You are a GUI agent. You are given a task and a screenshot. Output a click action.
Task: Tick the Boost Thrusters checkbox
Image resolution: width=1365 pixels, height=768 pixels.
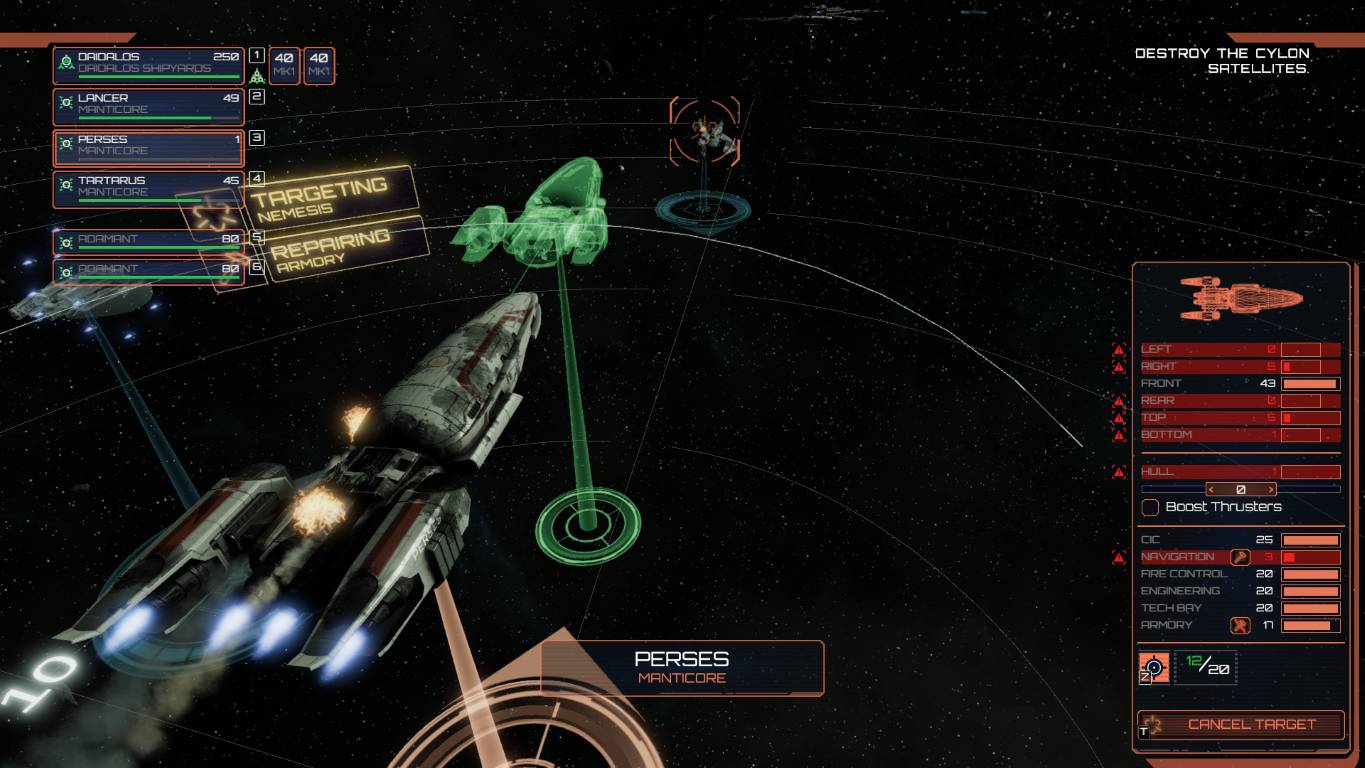(1151, 507)
